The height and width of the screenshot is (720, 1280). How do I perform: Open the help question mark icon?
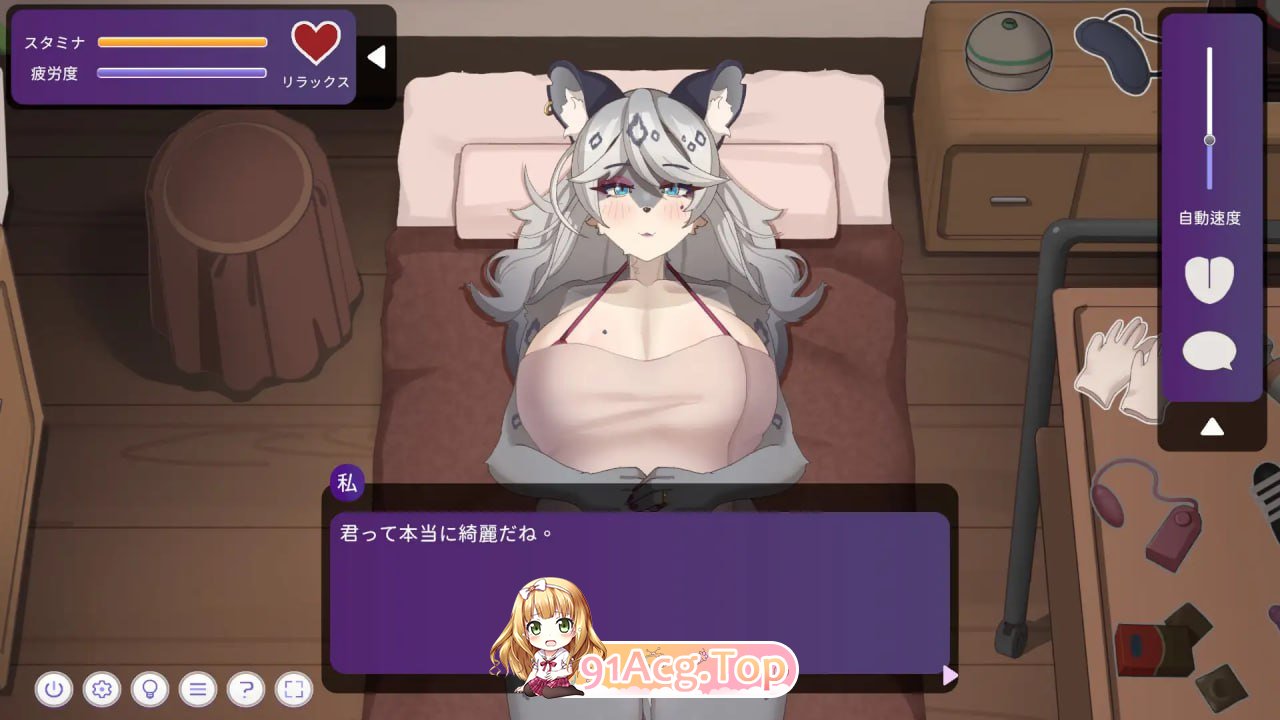tap(245, 690)
